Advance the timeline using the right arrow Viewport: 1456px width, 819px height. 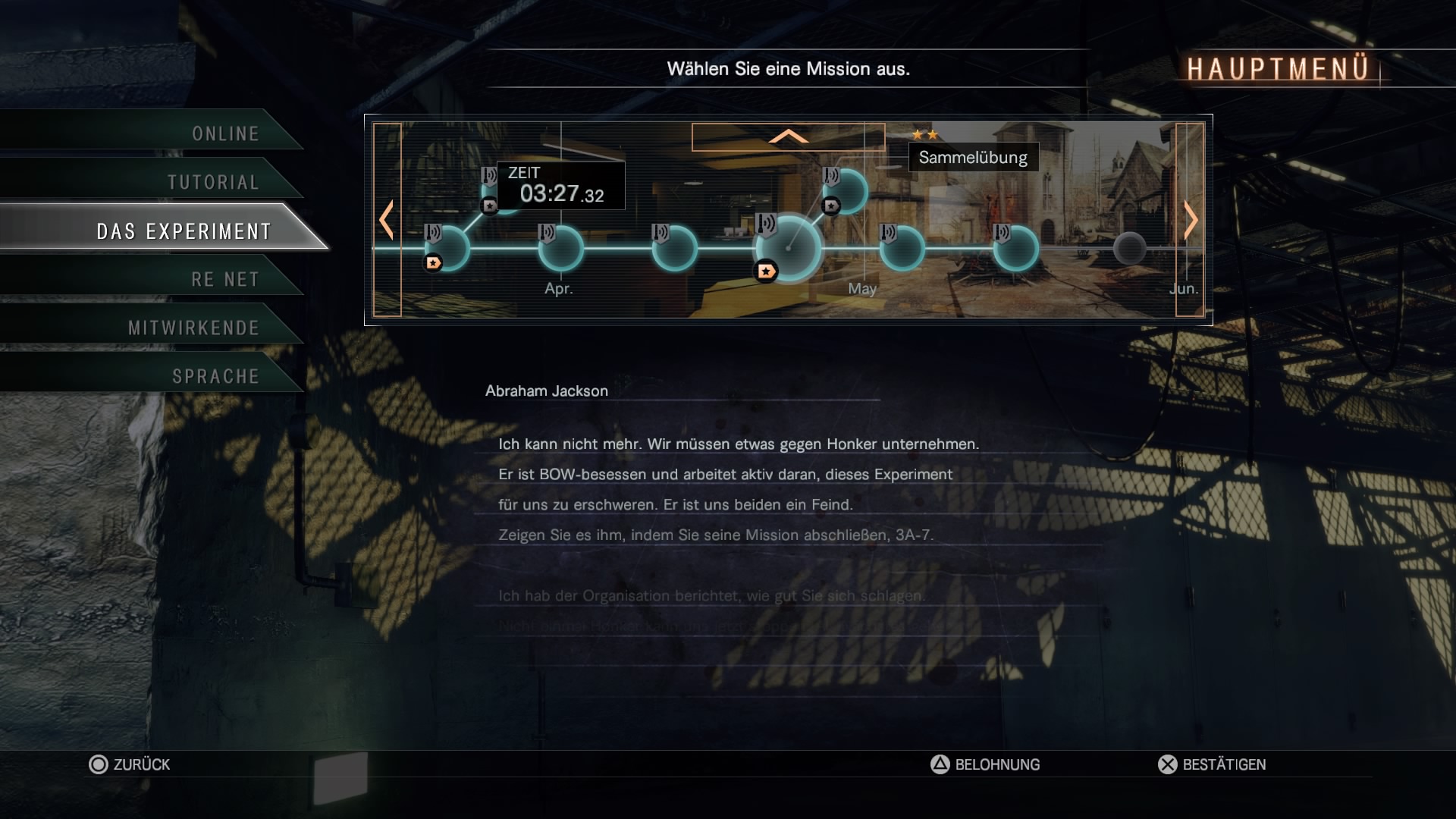pyautogui.click(x=1189, y=220)
